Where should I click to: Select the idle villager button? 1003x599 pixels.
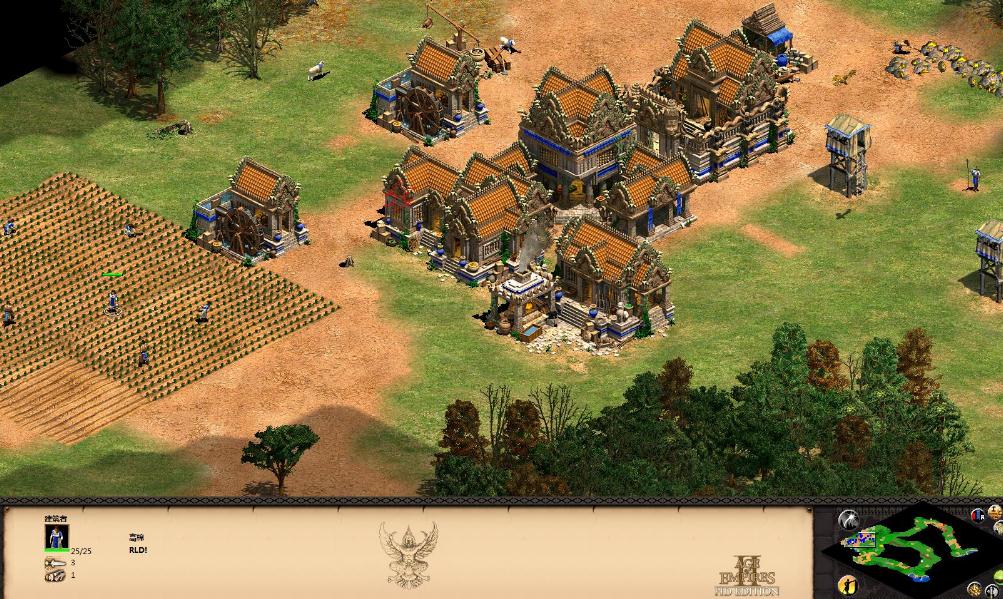click(x=848, y=584)
